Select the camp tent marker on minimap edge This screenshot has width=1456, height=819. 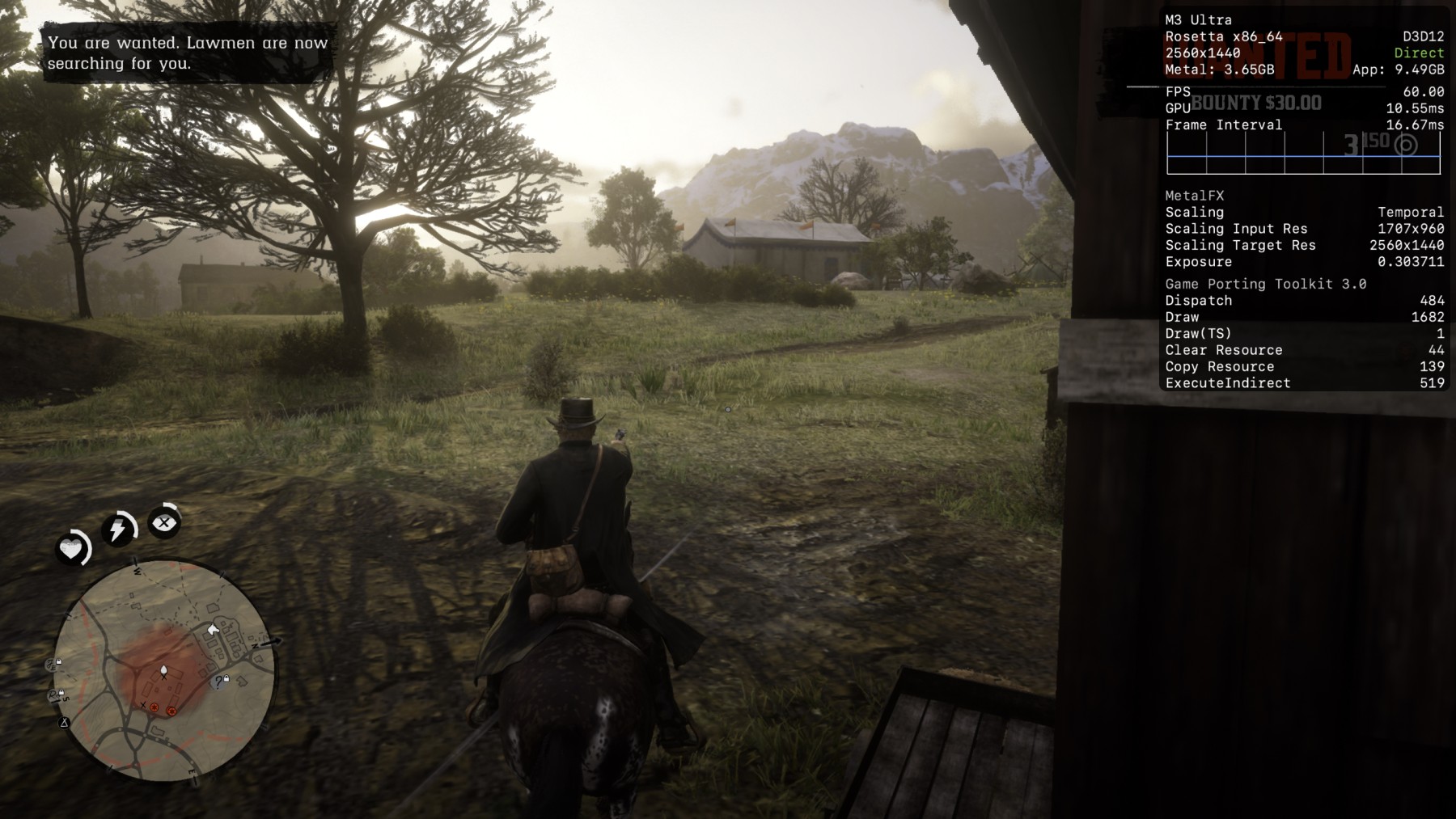64,722
